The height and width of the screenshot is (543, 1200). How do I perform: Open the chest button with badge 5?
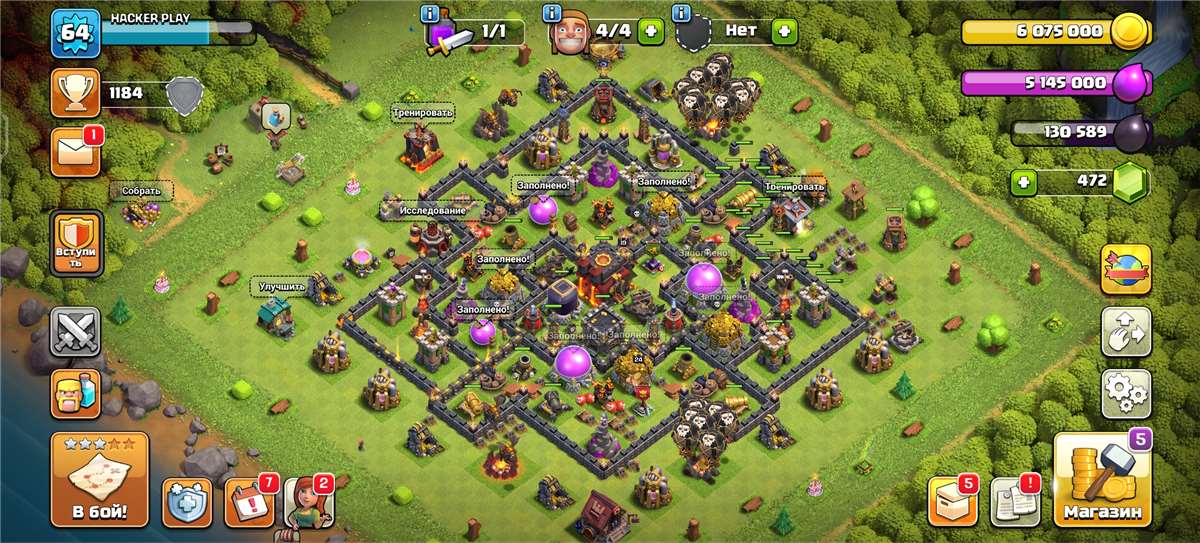click(951, 502)
